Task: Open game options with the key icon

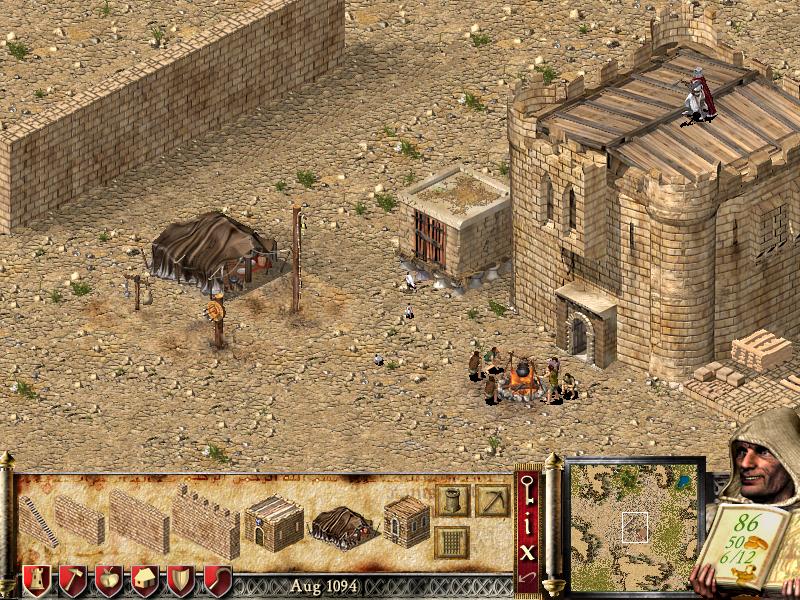Action: pyautogui.click(x=528, y=490)
